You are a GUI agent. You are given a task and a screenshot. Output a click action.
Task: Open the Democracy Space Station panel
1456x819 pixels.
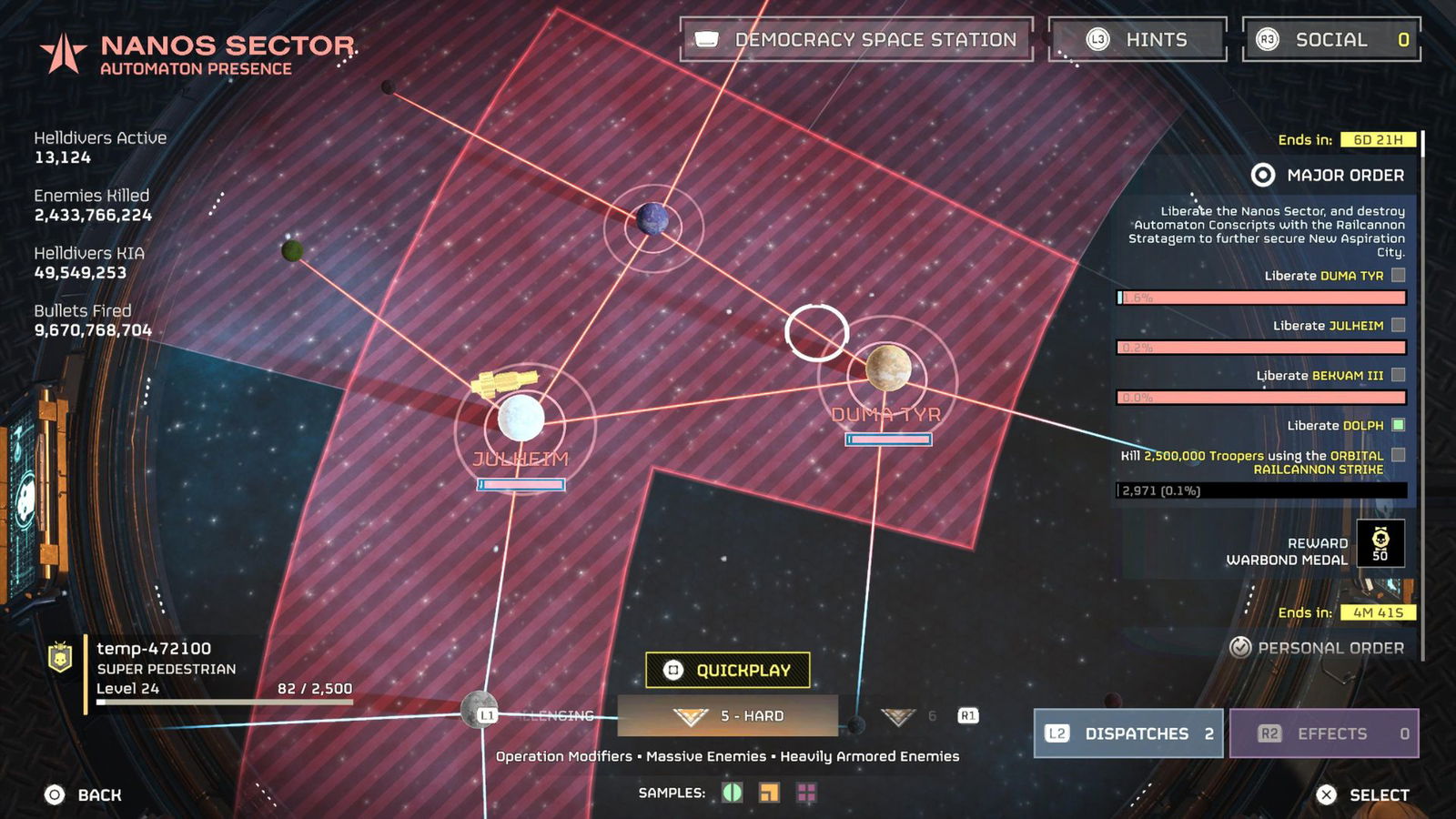coord(856,40)
